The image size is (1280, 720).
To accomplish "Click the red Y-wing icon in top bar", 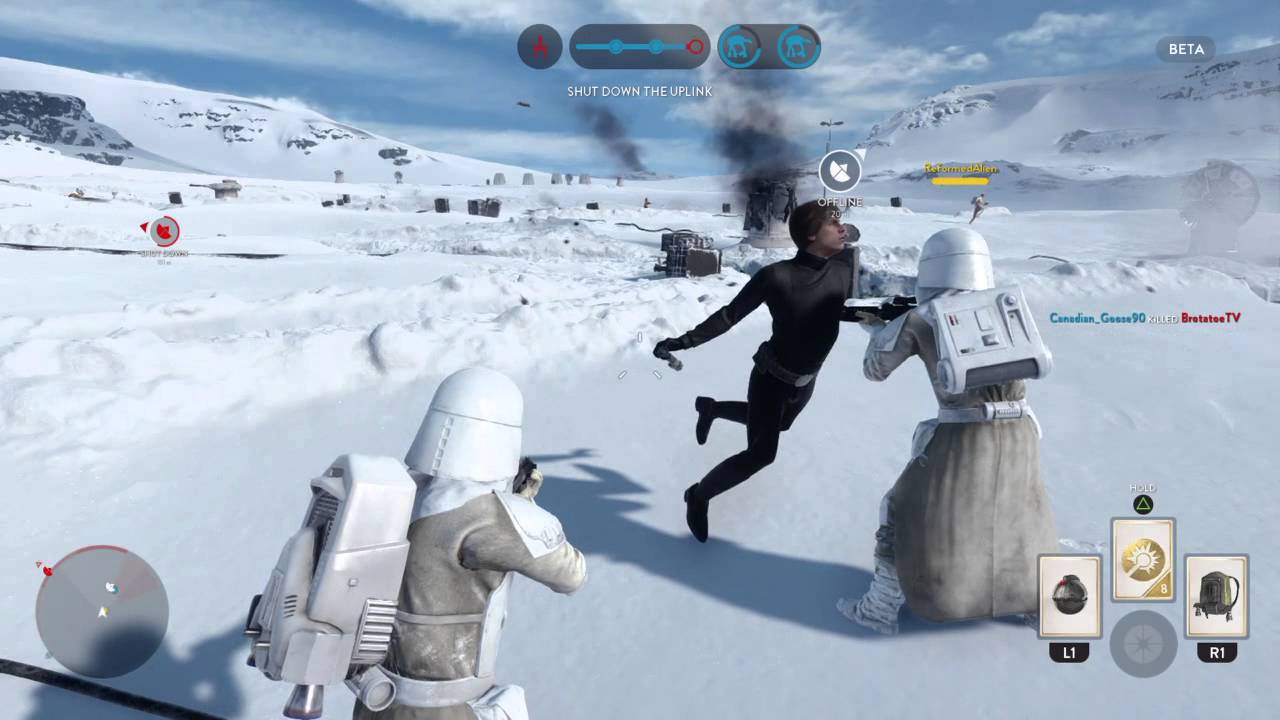I will point(539,46).
